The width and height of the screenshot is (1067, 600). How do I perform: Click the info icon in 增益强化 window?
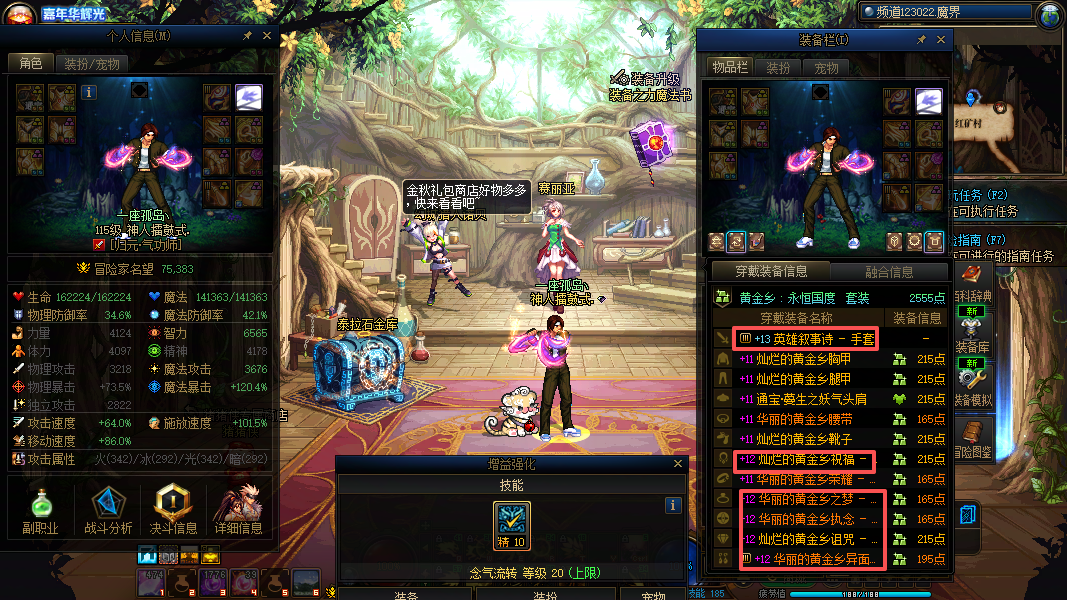[x=673, y=506]
